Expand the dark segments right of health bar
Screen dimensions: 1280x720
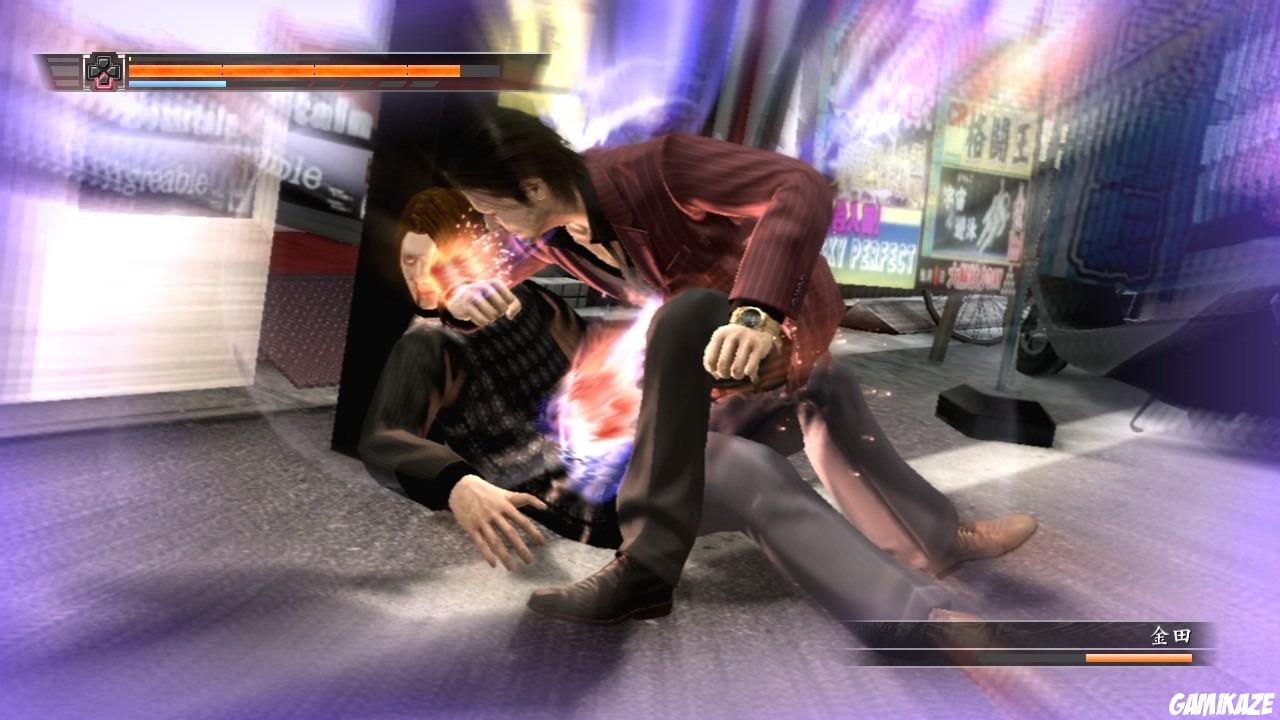coord(478,68)
